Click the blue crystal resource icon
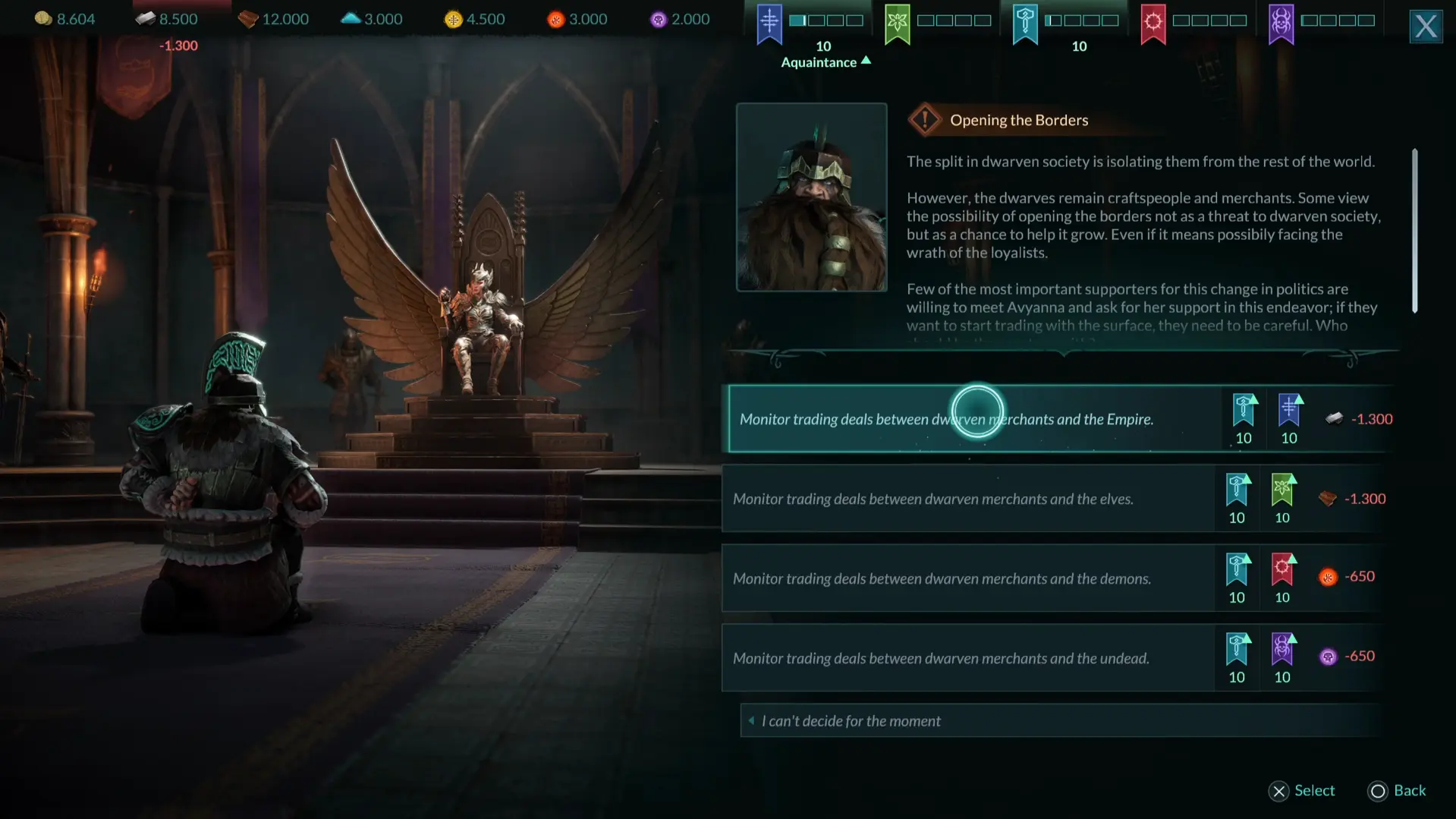This screenshot has width=1456, height=819. (x=350, y=17)
